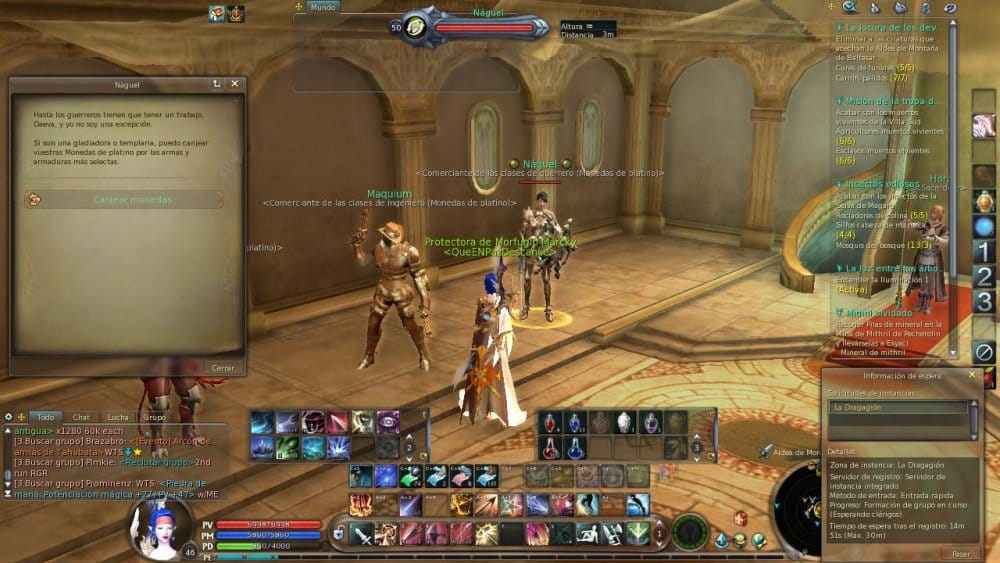1000x563 pixels.
Task: Open chat settings with the gear icon
Action: (8, 416)
